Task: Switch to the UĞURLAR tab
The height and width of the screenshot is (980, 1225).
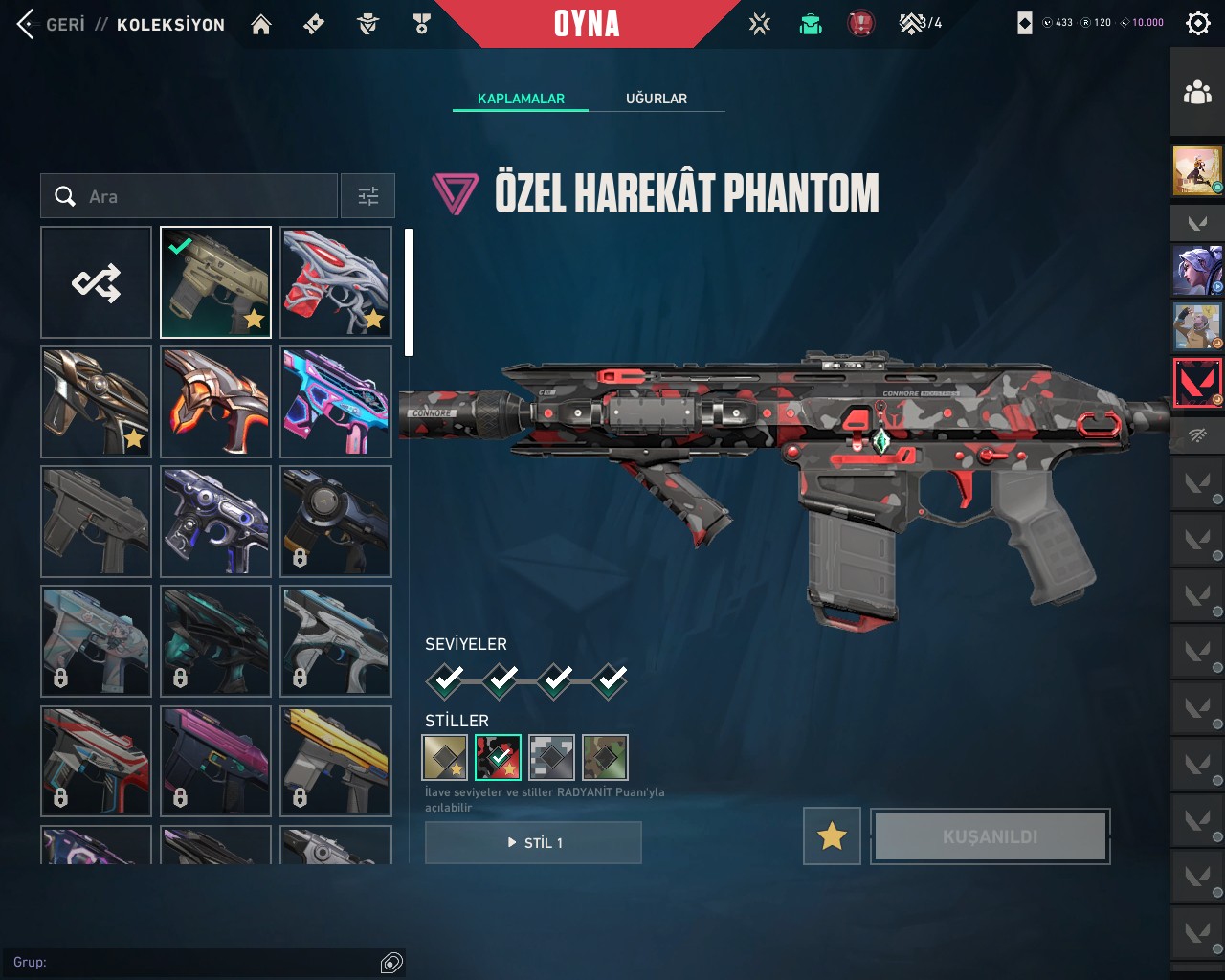Action: 656,99
